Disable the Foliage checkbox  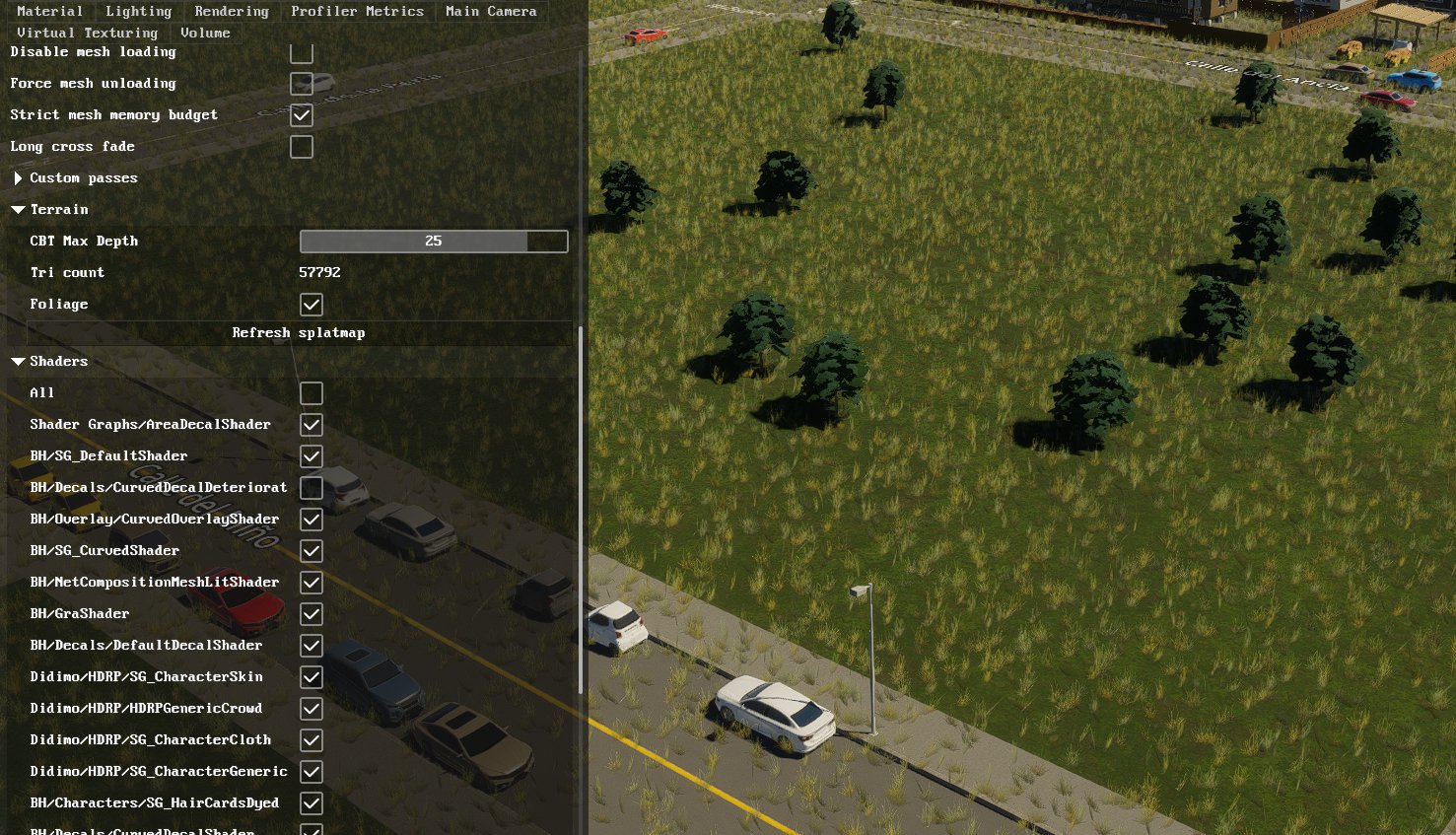[312, 305]
